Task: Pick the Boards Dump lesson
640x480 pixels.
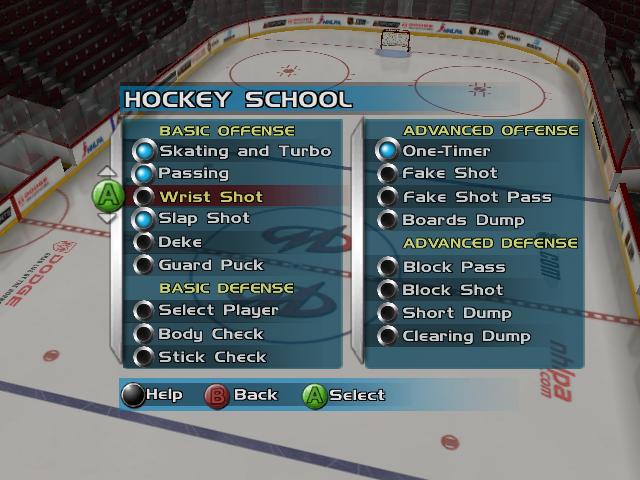Action: [x=463, y=220]
